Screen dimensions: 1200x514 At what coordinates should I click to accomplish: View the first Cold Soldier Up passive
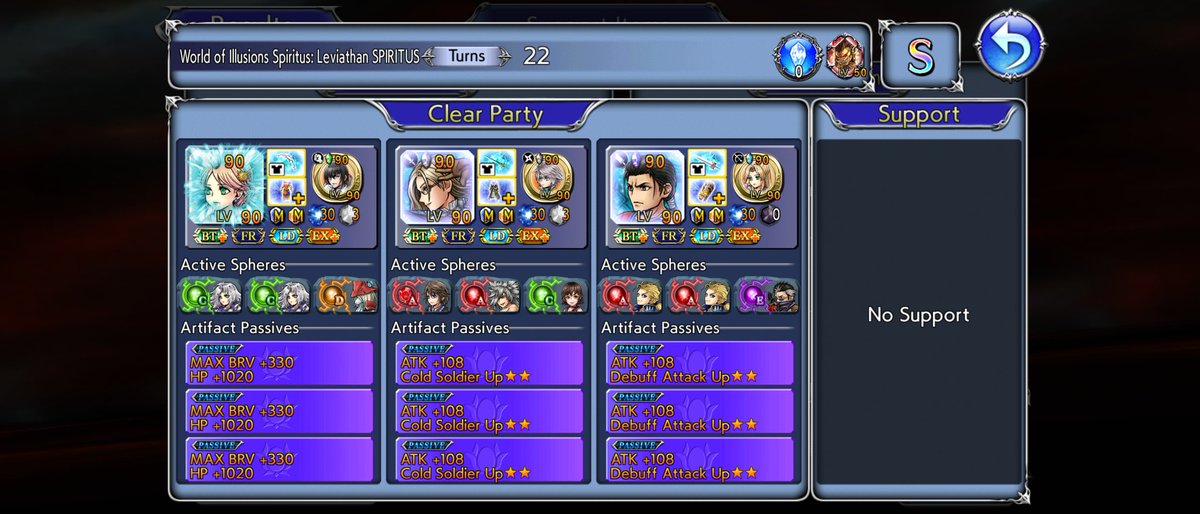point(489,362)
